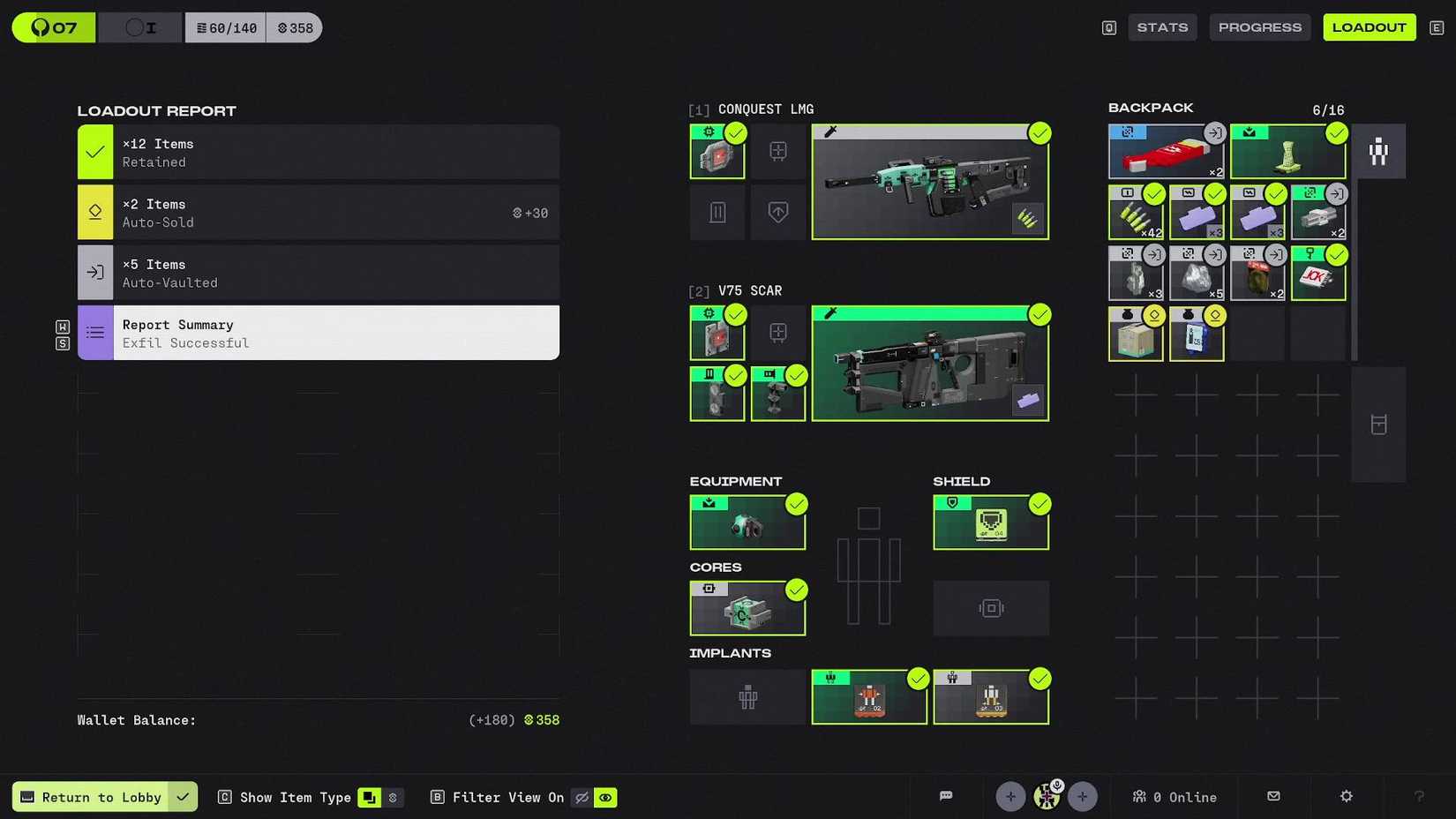
Task: Expand the x5 Items Auto-Vaulted entry
Action: (x=318, y=273)
